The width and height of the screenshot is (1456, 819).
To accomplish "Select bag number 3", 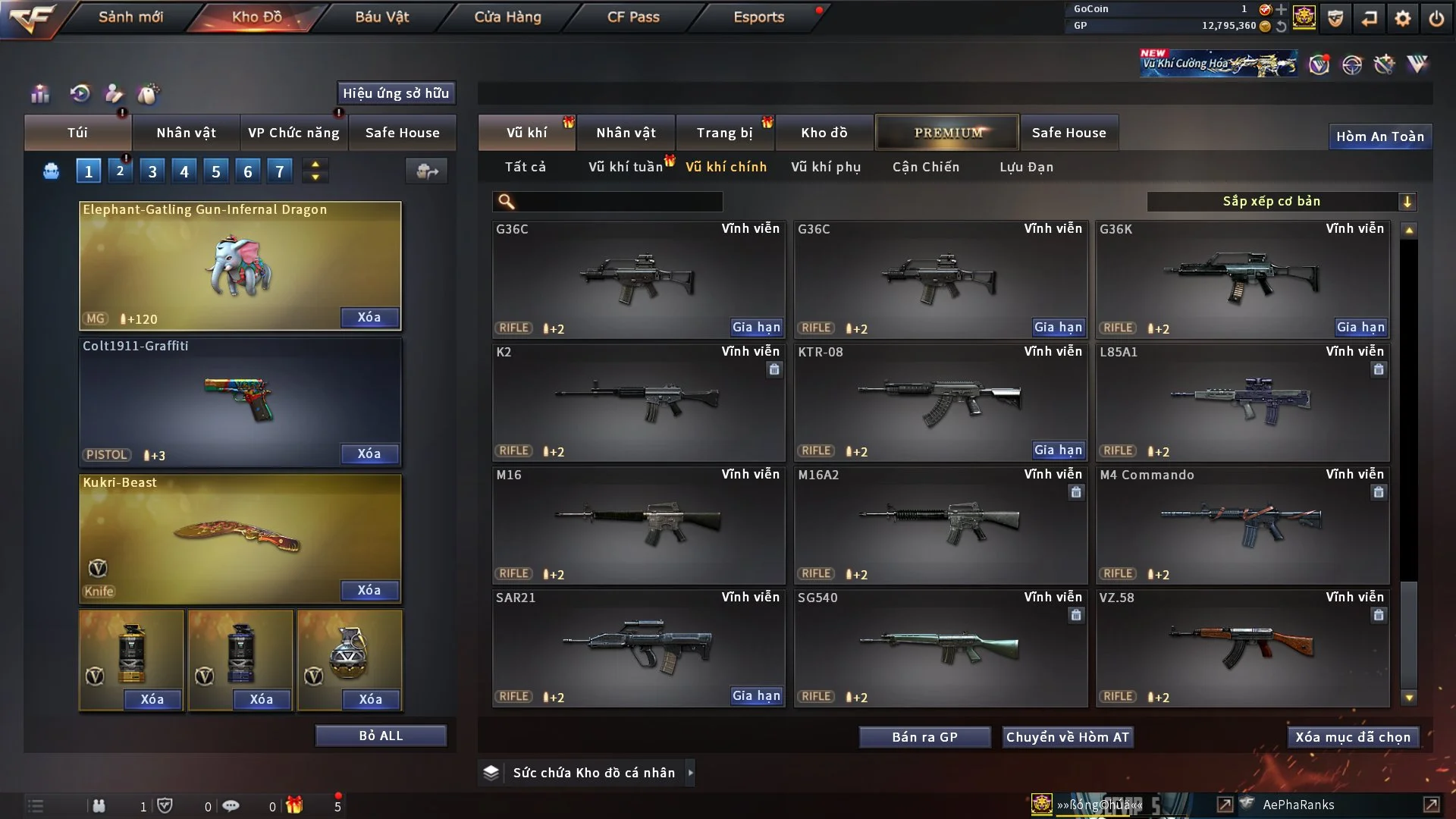I will [x=152, y=171].
